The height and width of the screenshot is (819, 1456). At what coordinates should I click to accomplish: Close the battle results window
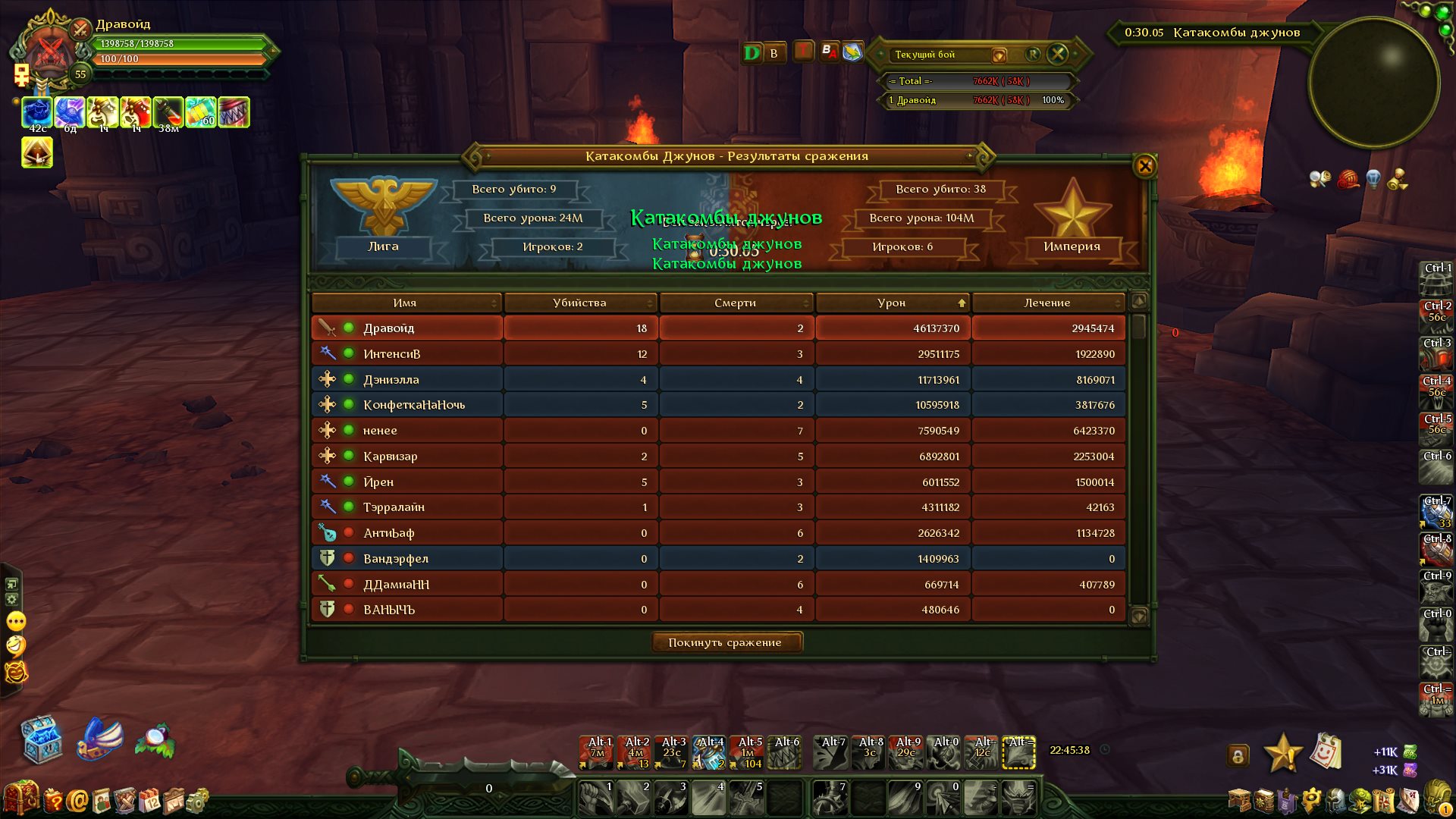[1144, 165]
